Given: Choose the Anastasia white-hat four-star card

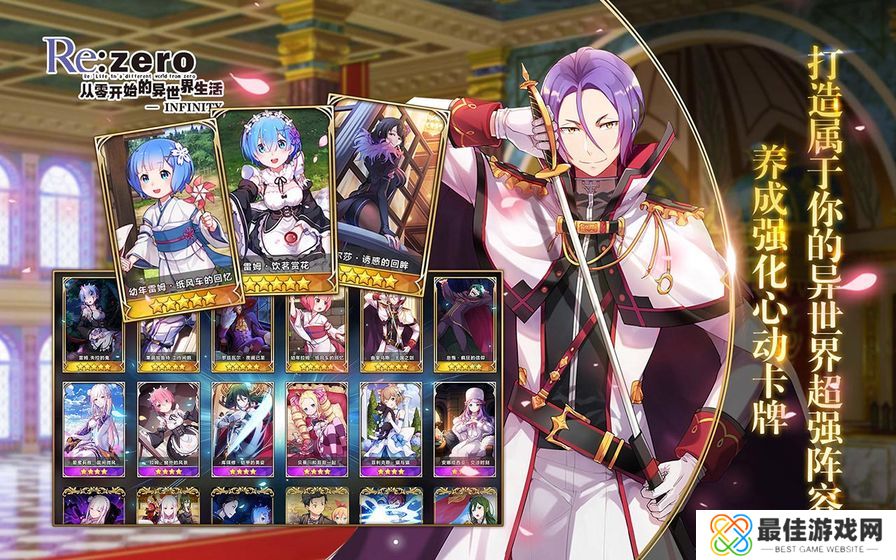Looking at the screenshot, I should point(464,425).
